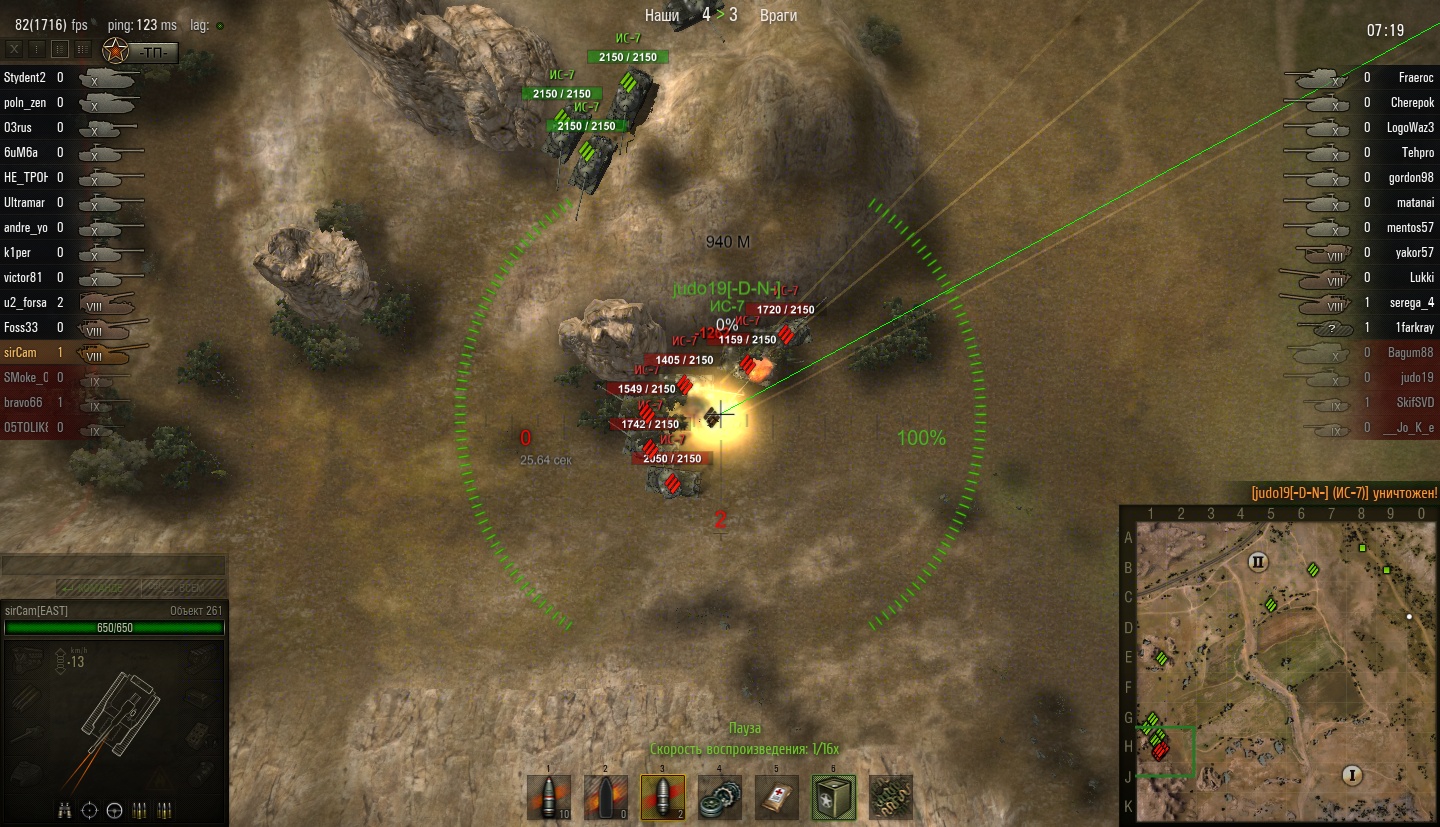Send chat to team with КОМАНДЕ button

[x=96, y=587]
